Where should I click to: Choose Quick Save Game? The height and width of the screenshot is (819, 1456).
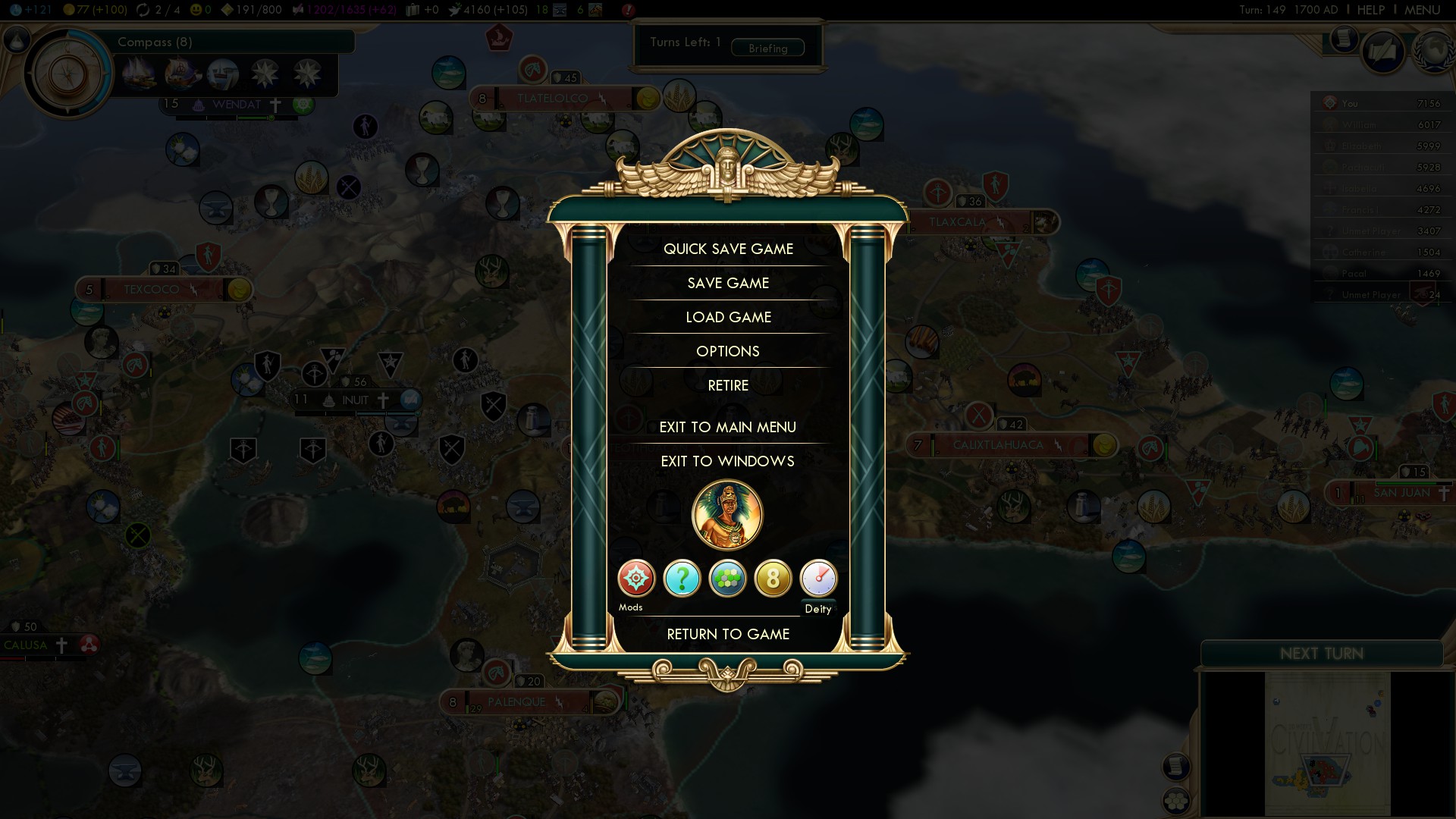click(x=728, y=249)
